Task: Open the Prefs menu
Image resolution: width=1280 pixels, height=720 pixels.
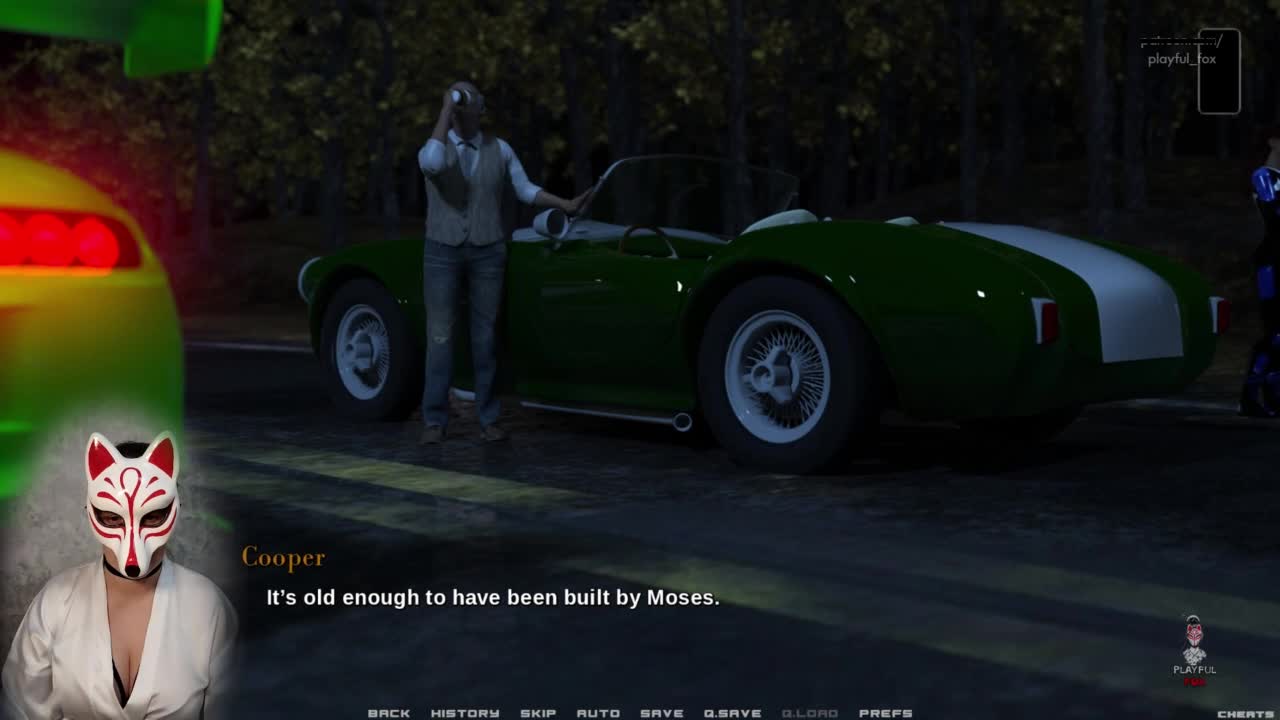Action: (886, 713)
